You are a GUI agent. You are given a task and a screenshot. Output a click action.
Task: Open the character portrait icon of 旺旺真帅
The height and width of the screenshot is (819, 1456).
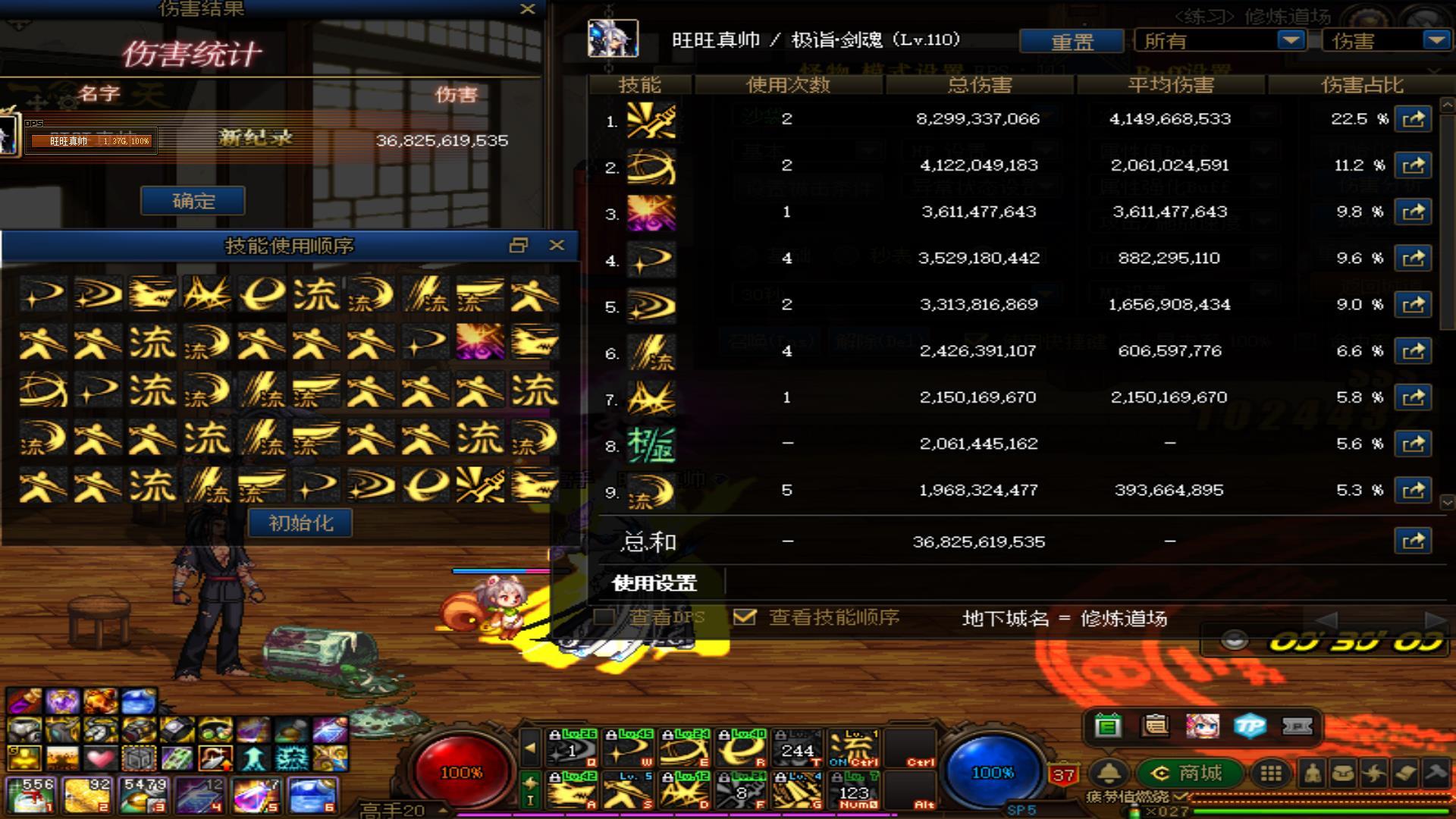(x=614, y=36)
